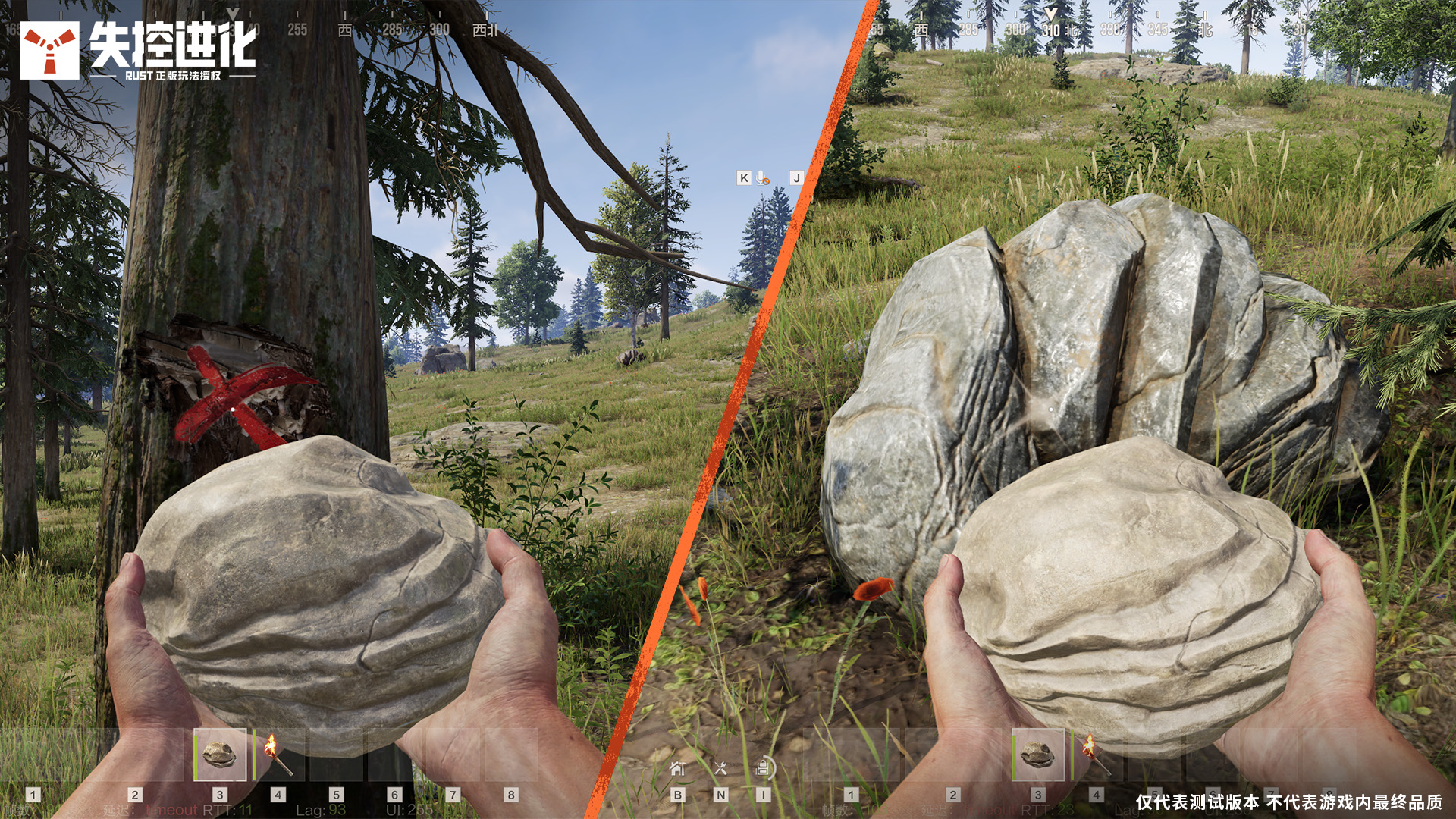1456x819 pixels.
Task: Open the backpack inventory icon
Action: tap(764, 768)
